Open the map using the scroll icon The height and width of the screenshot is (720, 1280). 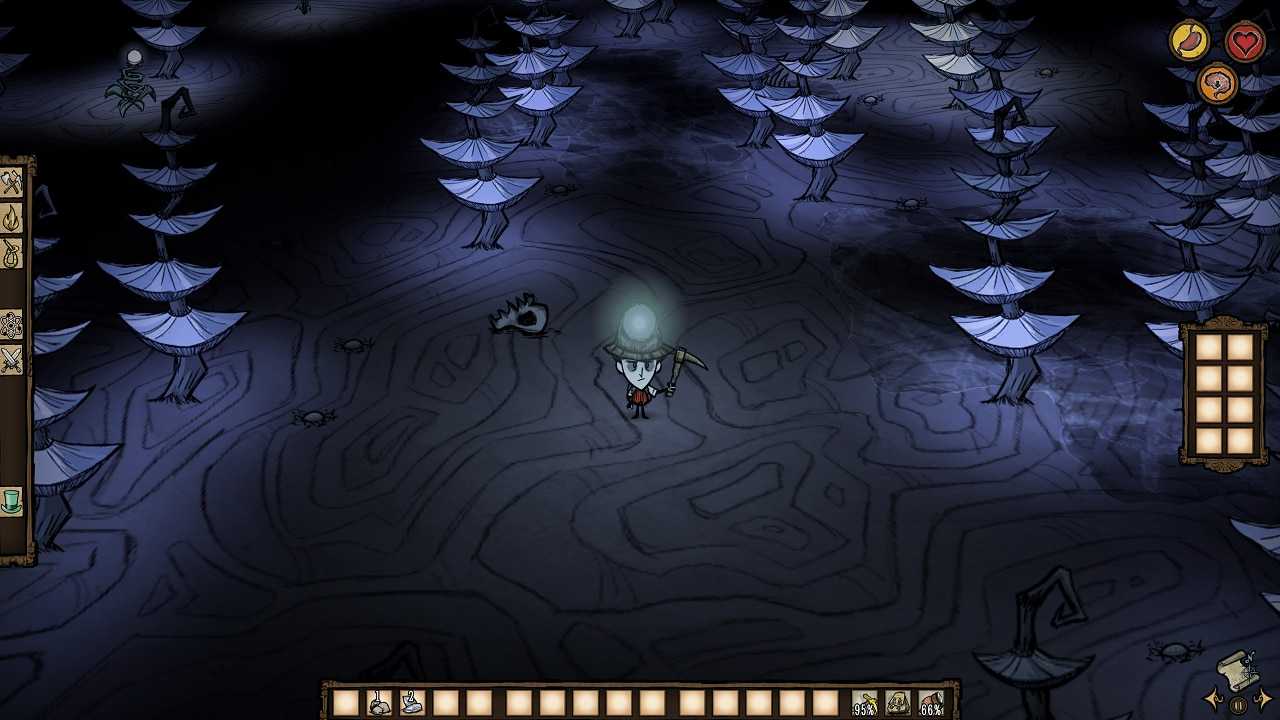(x=1238, y=670)
